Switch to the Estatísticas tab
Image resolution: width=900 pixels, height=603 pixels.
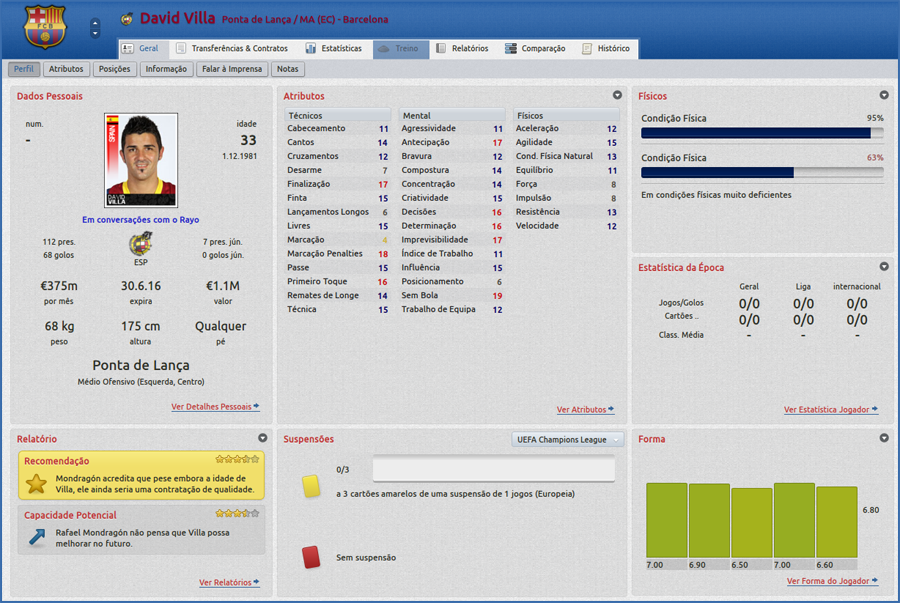point(334,48)
